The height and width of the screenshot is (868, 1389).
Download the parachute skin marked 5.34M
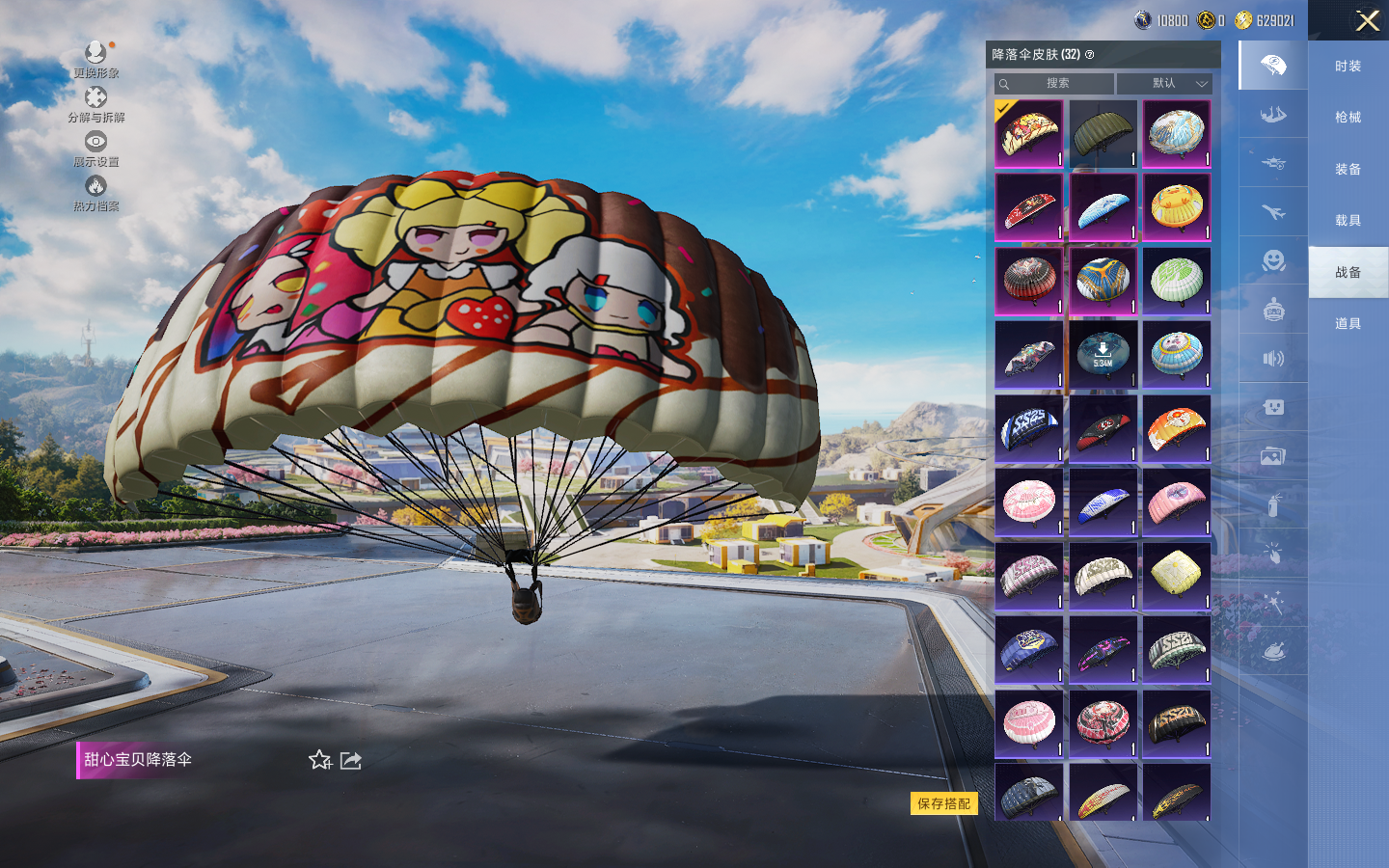(1103, 354)
